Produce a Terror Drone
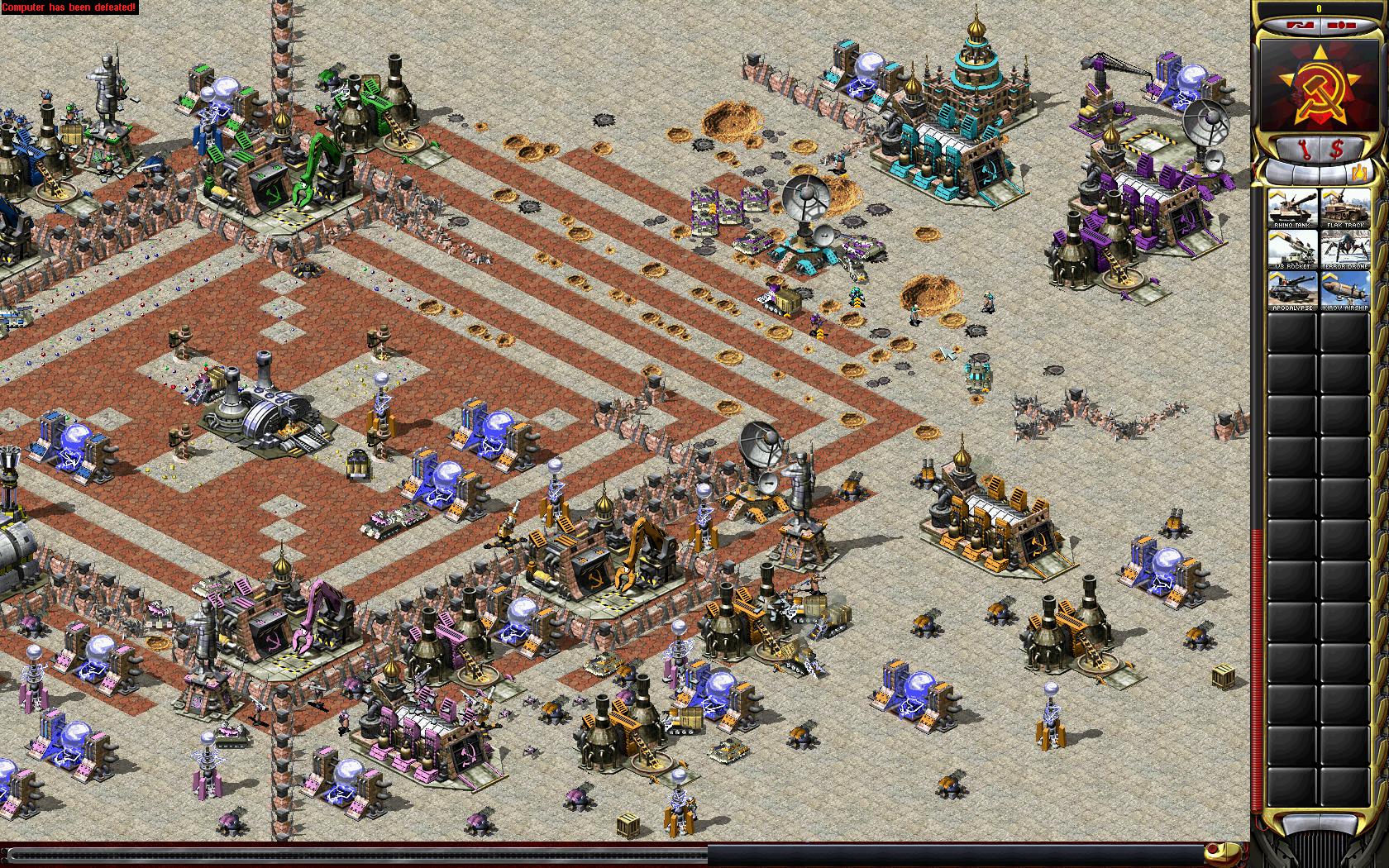 coord(1345,249)
